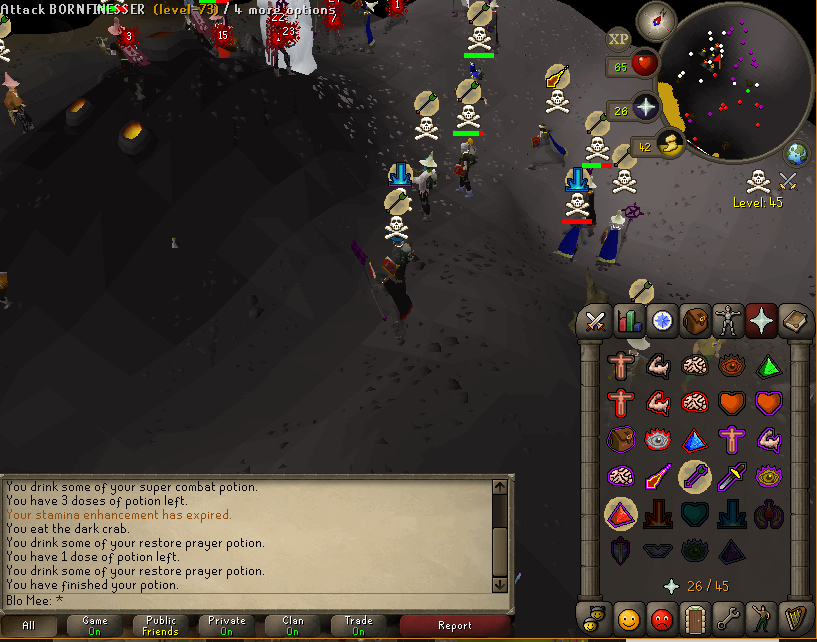Open the Settings wrench tab
The height and width of the screenshot is (642, 817).
click(727, 616)
